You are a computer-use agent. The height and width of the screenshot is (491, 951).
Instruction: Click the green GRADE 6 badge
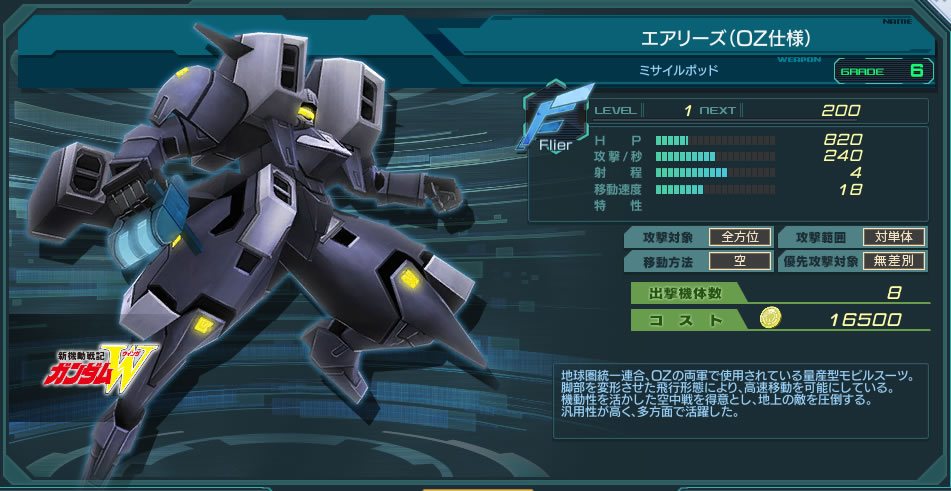point(881,71)
